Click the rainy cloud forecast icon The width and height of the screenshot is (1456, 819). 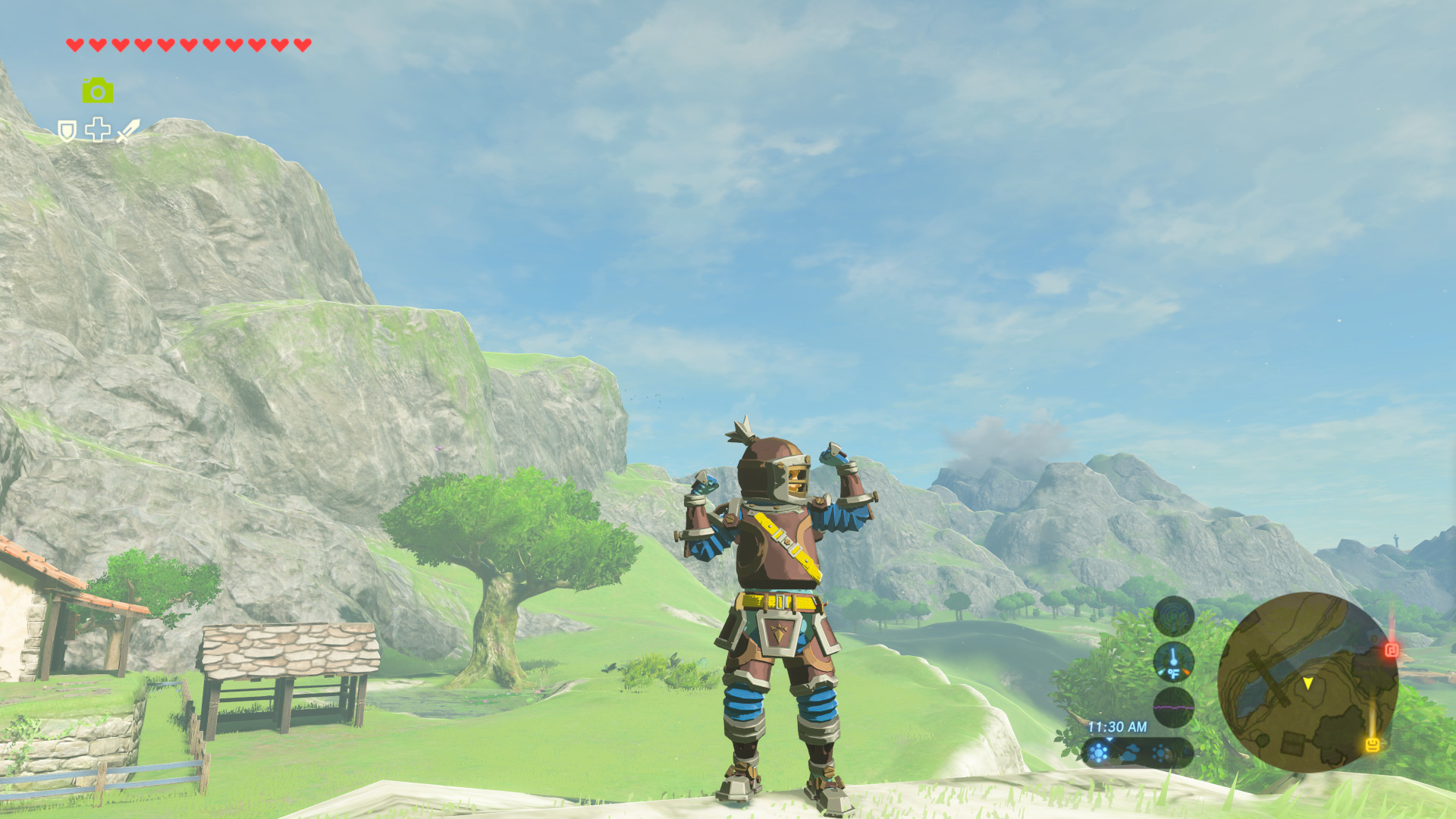pos(1131,753)
